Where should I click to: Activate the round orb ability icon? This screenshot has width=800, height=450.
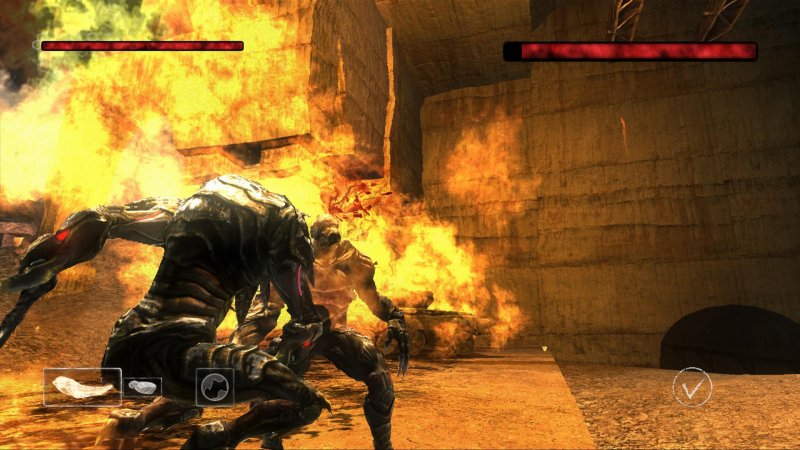214,386
